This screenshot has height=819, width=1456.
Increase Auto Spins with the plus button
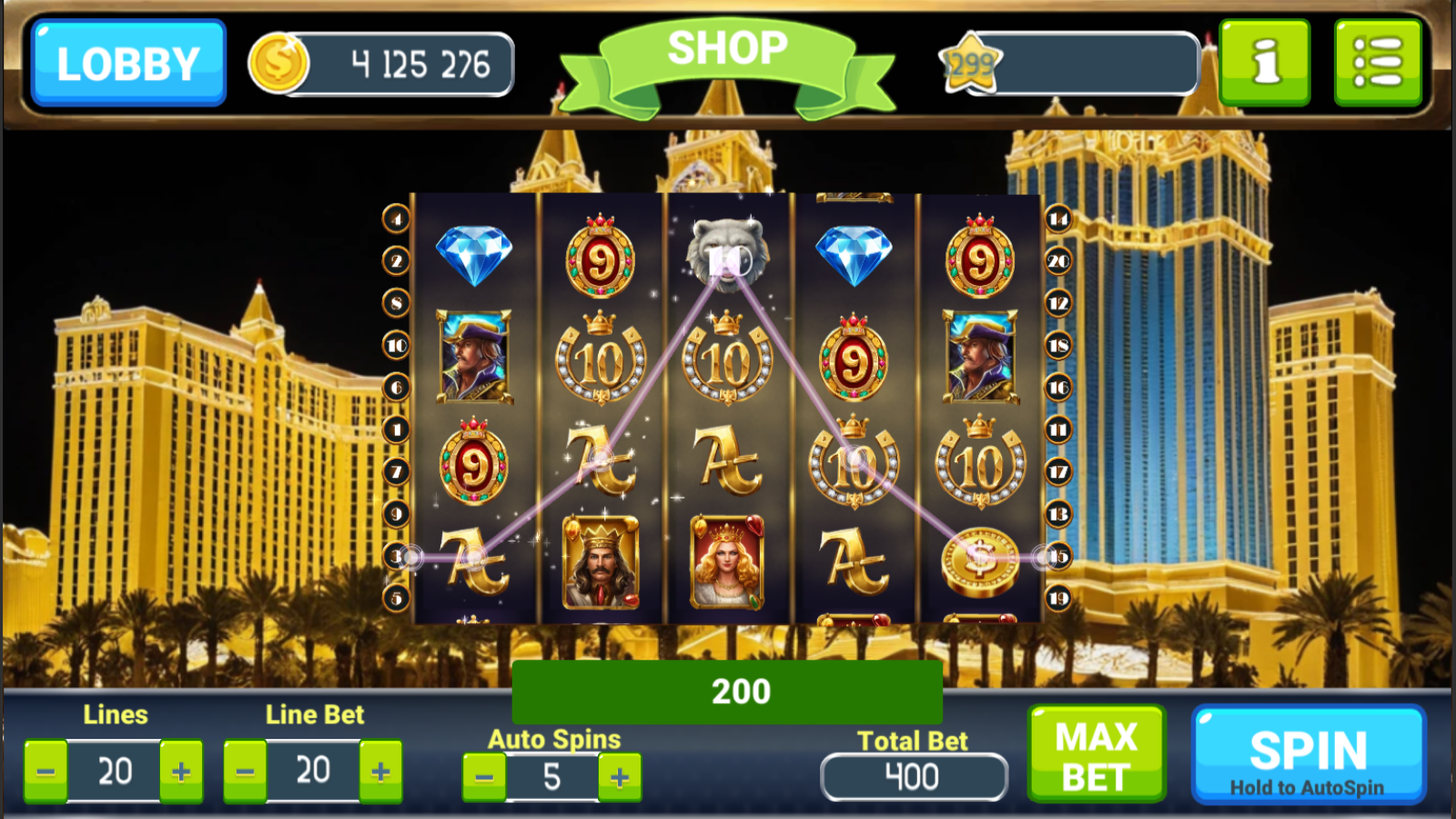(x=618, y=777)
